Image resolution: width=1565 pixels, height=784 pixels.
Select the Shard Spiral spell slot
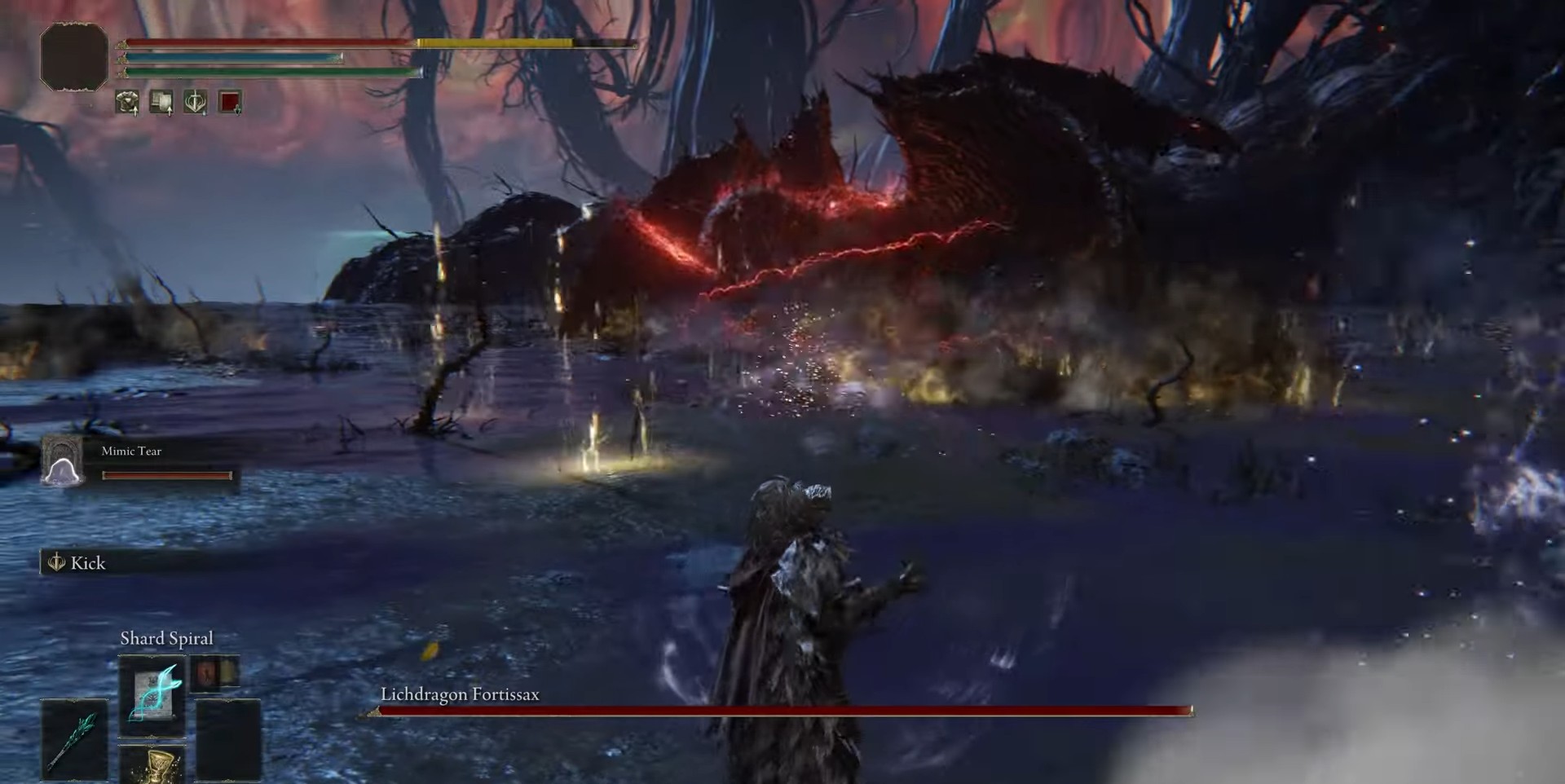pyautogui.click(x=152, y=696)
